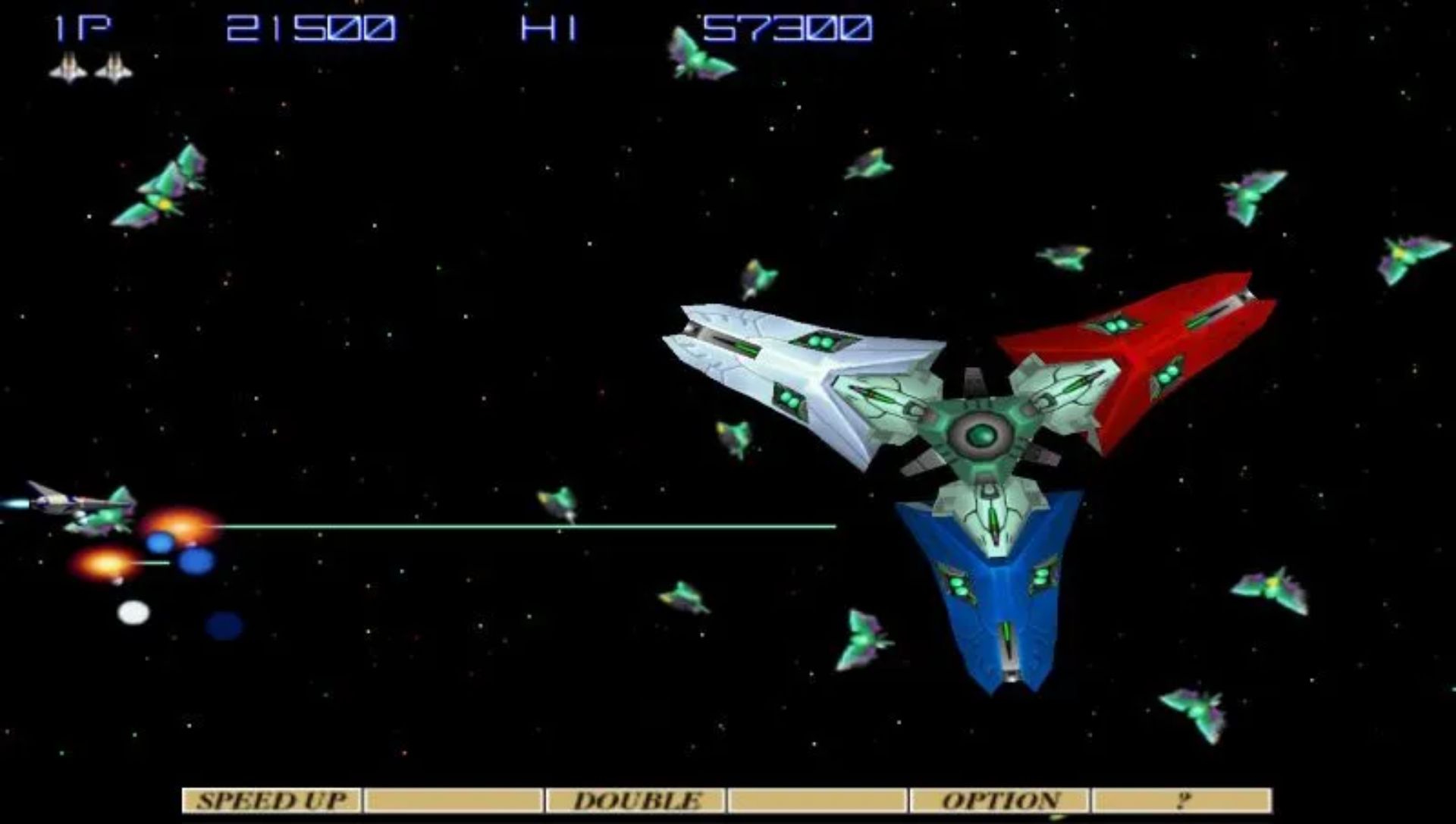
Task: Choose the DOUBLE power-up slot
Action: 635,801
